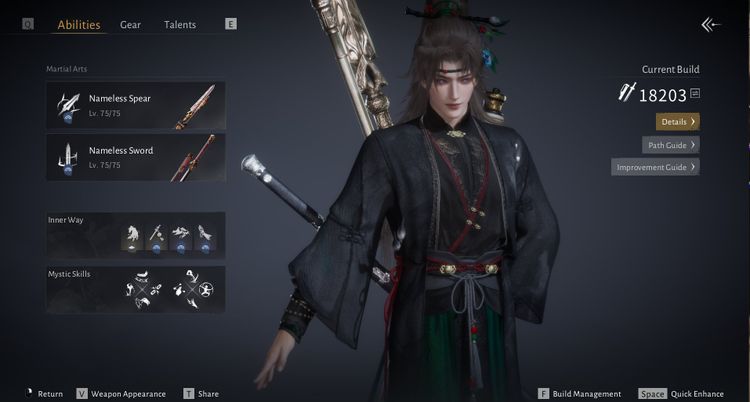Select the Nameless Spear martial art
The width and height of the screenshot is (750, 402).
coord(136,106)
